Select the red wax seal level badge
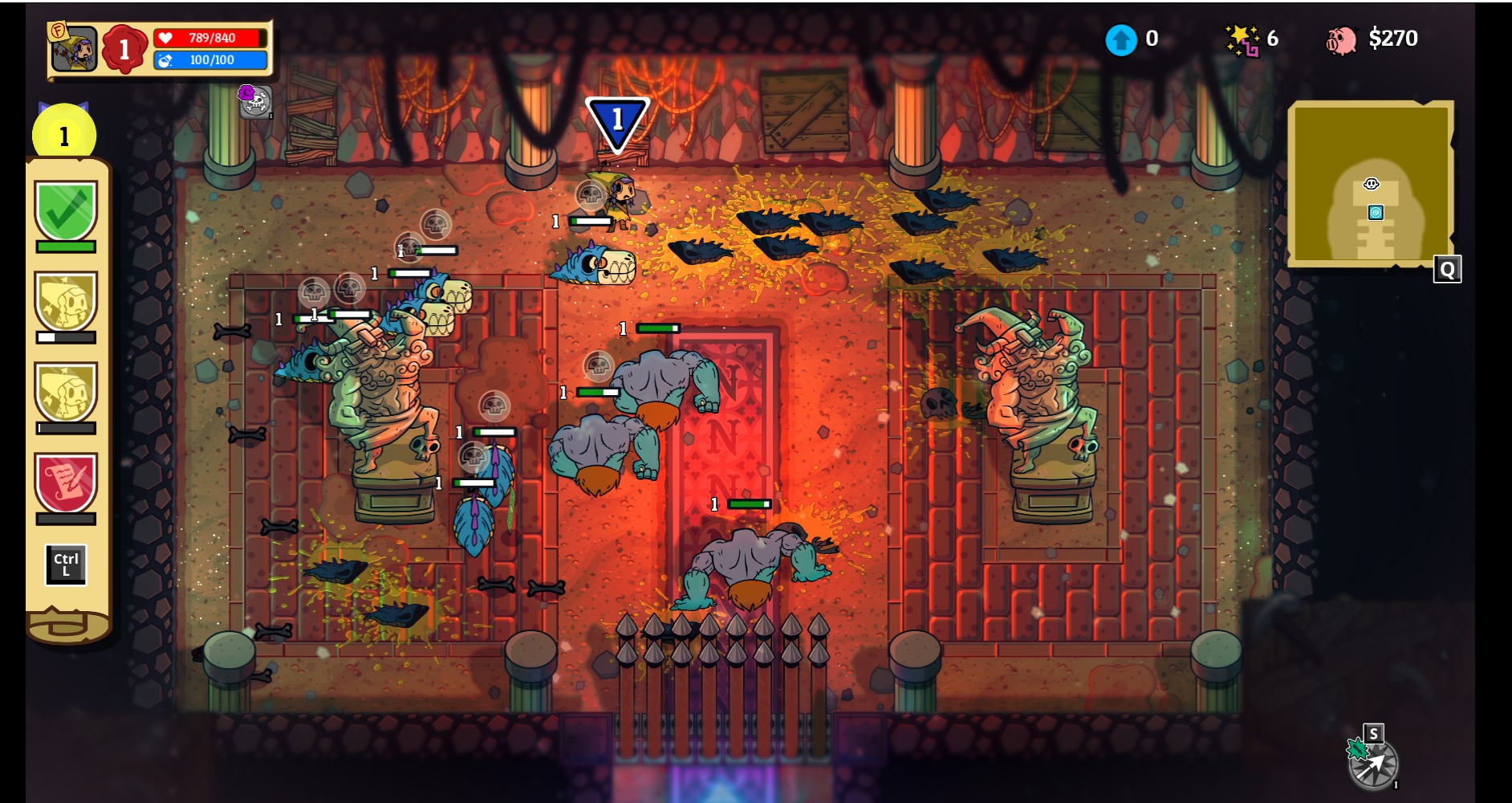 124,49
